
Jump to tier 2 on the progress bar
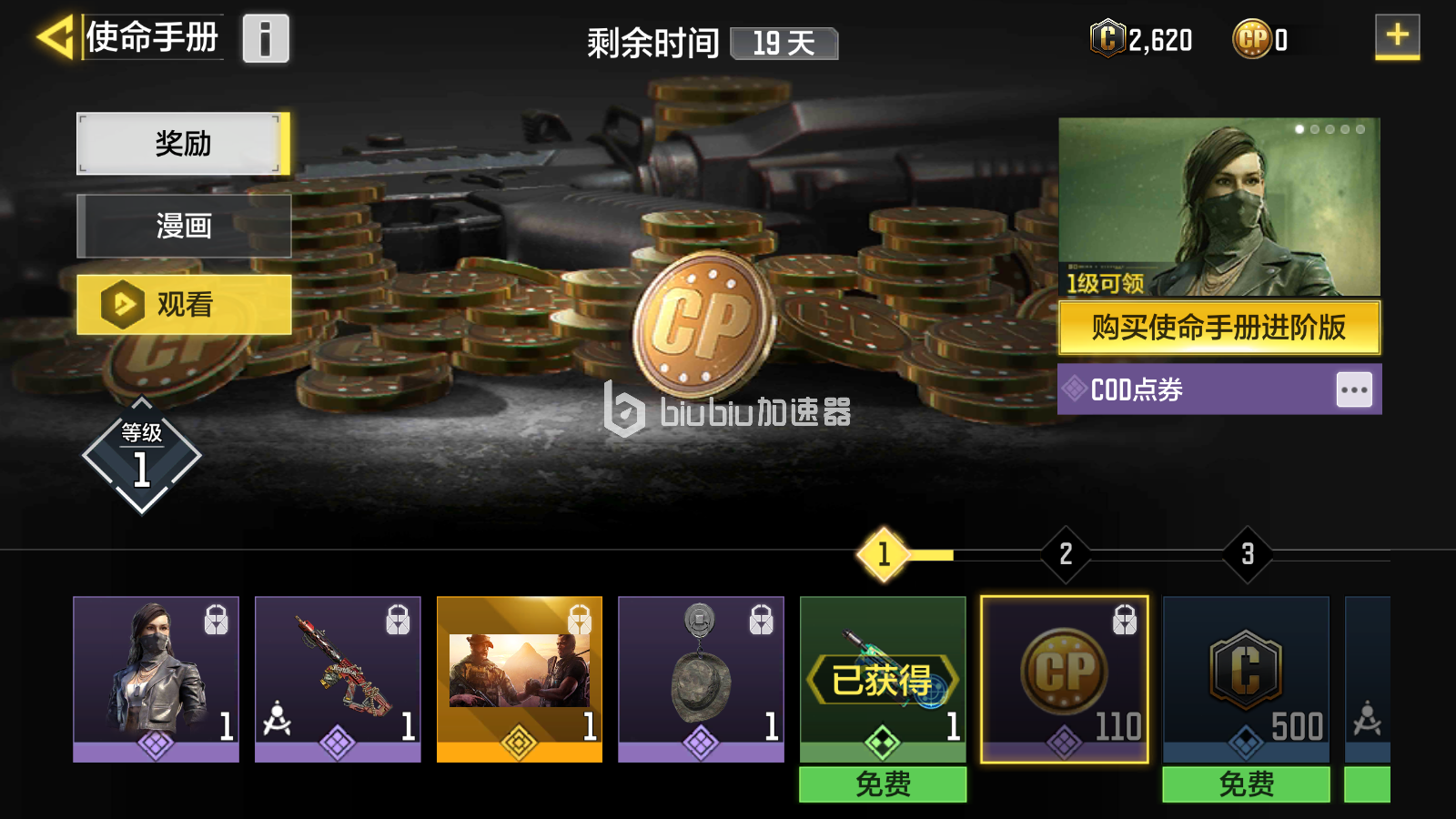click(x=1064, y=553)
